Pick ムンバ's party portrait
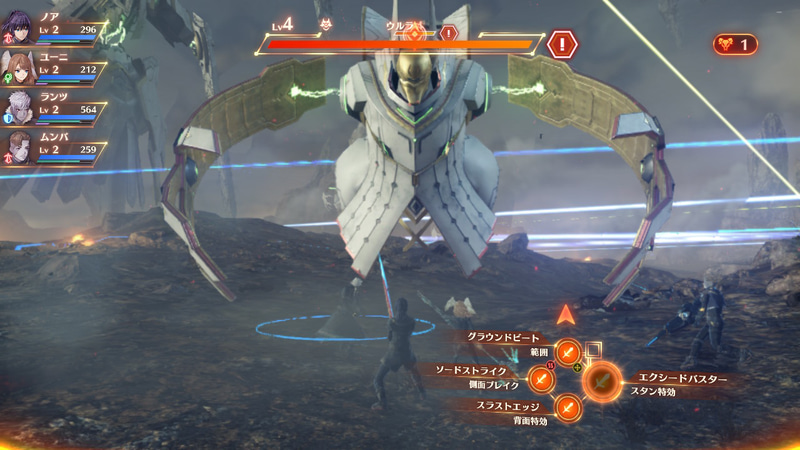The image size is (800, 450). [x=20, y=147]
